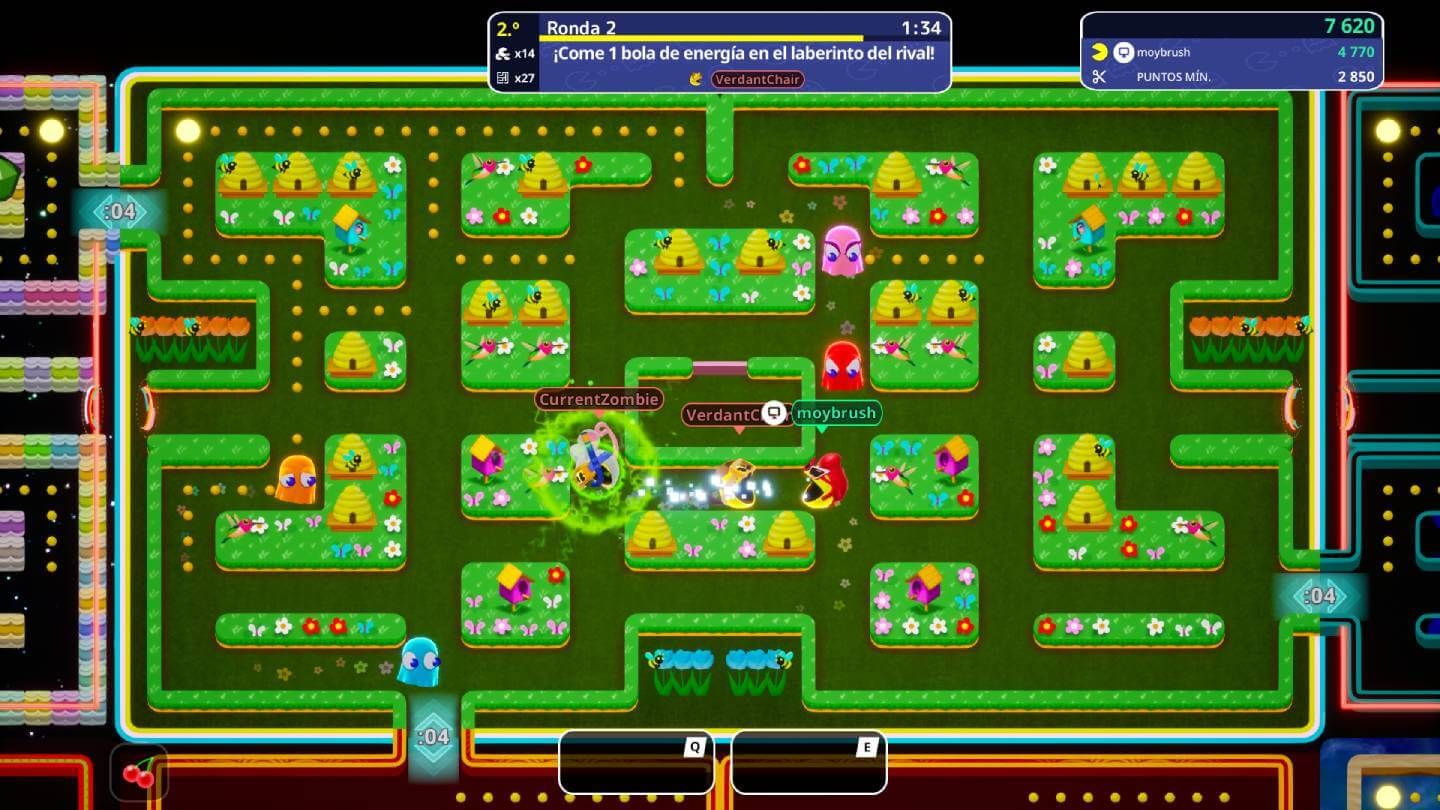Click the :04 tunnel timer on the right wall

[1320, 596]
